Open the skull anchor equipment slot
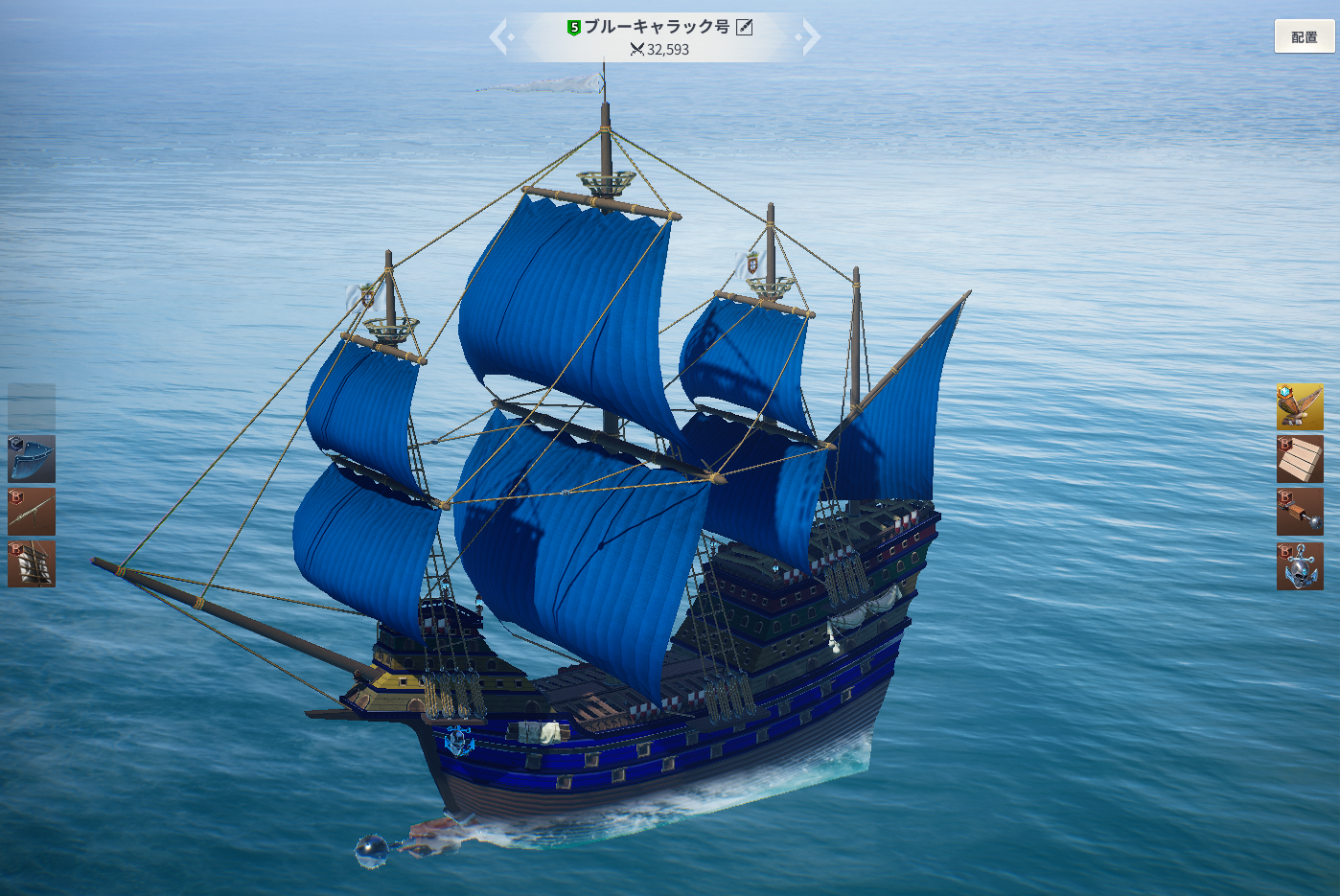The height and width of the screenshot is (896, 1340). [1300, 565]
